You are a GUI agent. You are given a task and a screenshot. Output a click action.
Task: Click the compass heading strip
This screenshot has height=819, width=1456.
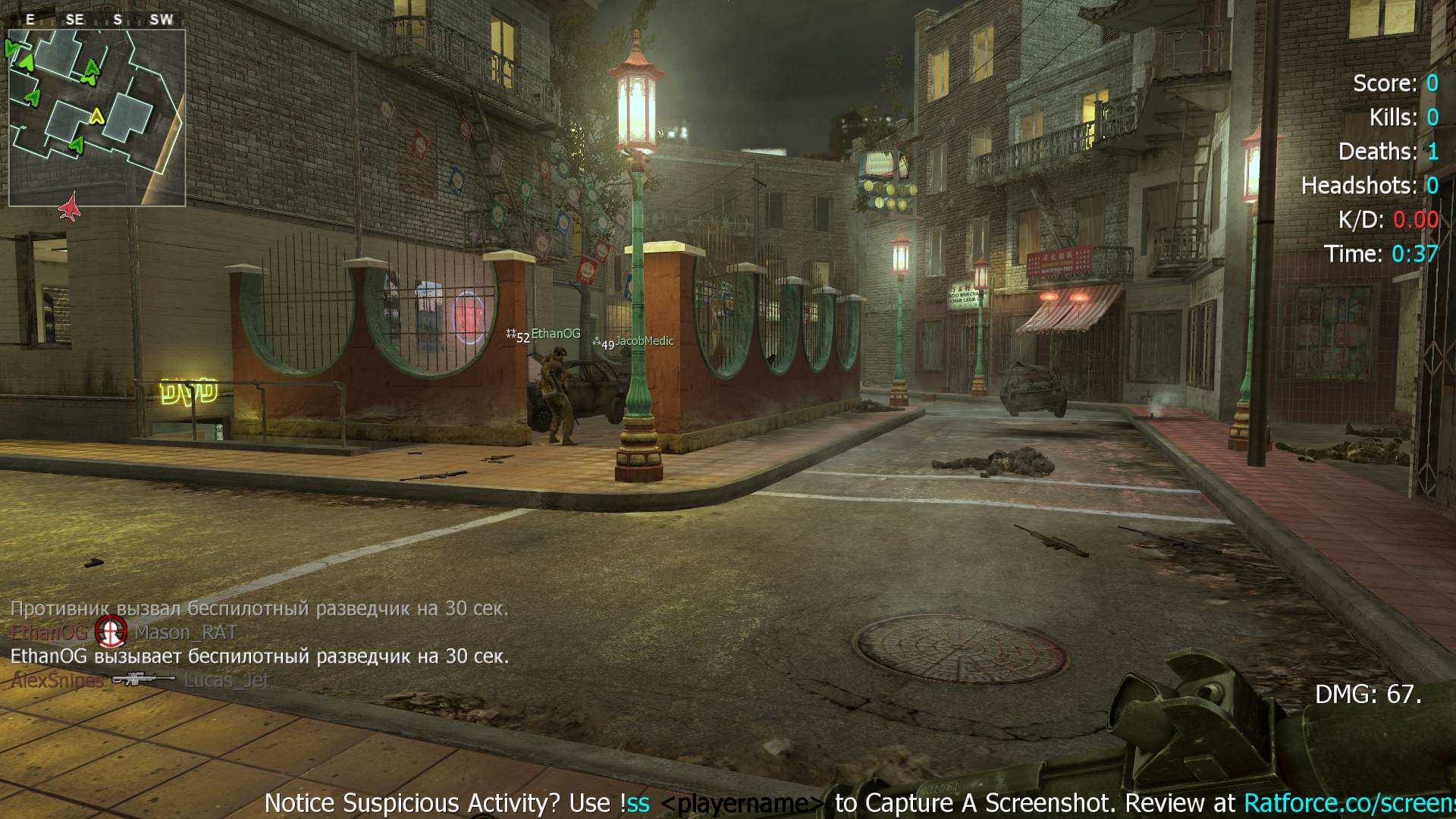point(97,20)
